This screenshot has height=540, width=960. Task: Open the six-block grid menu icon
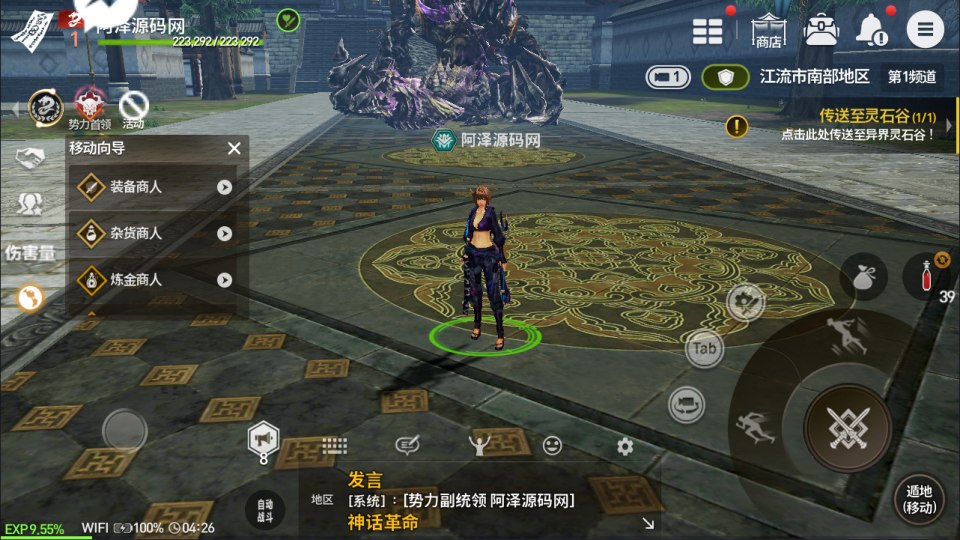click(x=708, y=30)
